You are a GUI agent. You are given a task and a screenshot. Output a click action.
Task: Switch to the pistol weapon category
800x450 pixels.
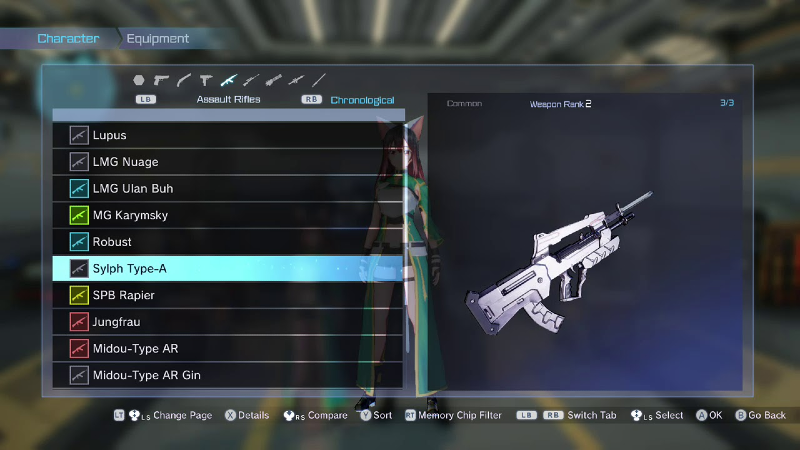[x=161, y=80]
